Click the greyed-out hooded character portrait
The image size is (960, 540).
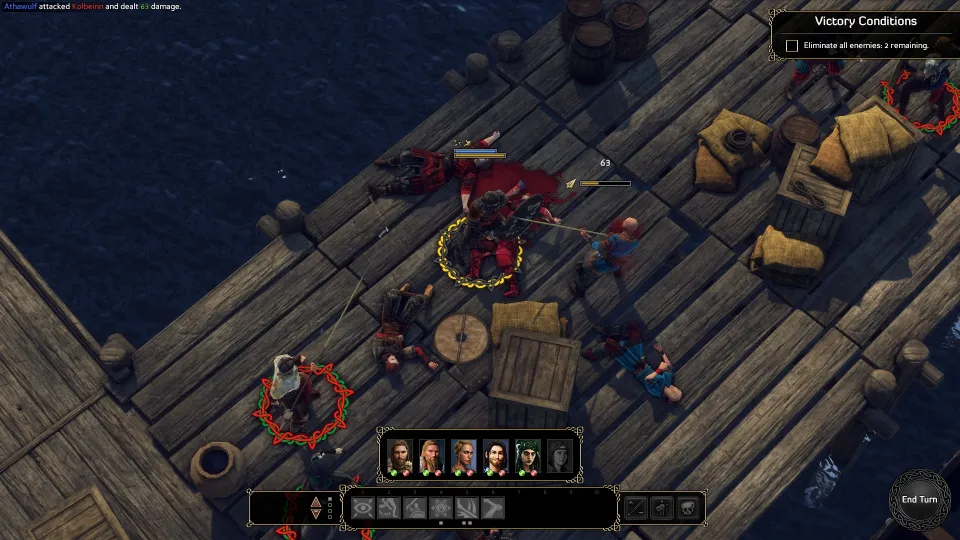tap(560, 455)
